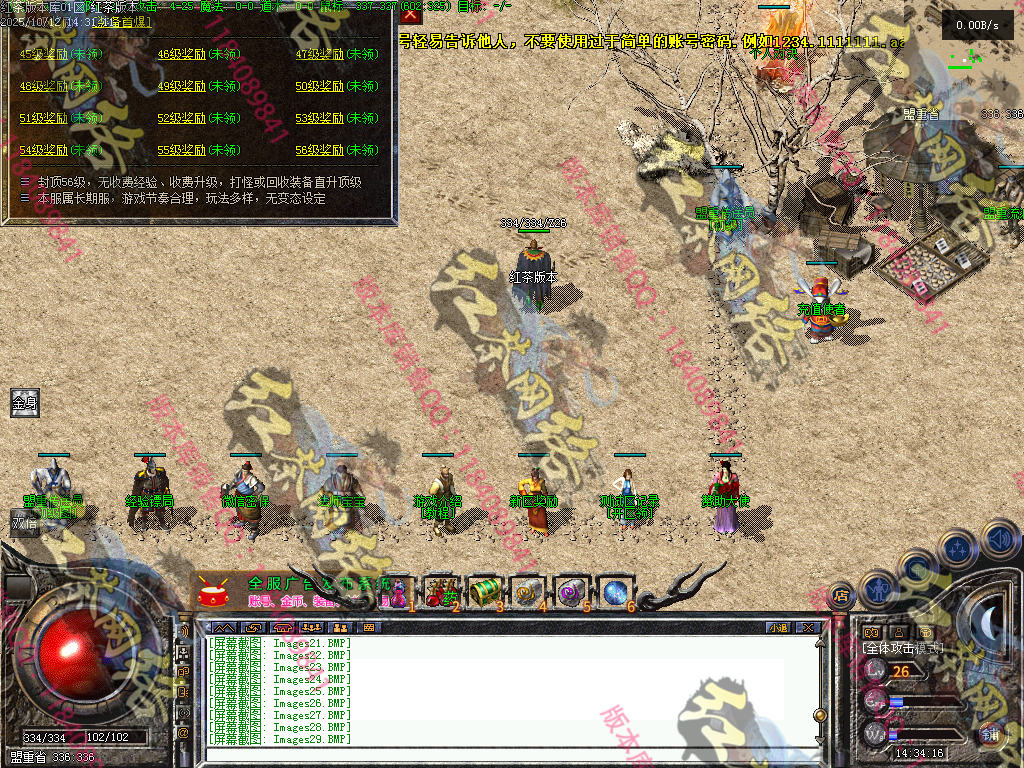
Task: Open the 56级奖励 reward link
Action: pyautogui.click(x=317, y=151)
